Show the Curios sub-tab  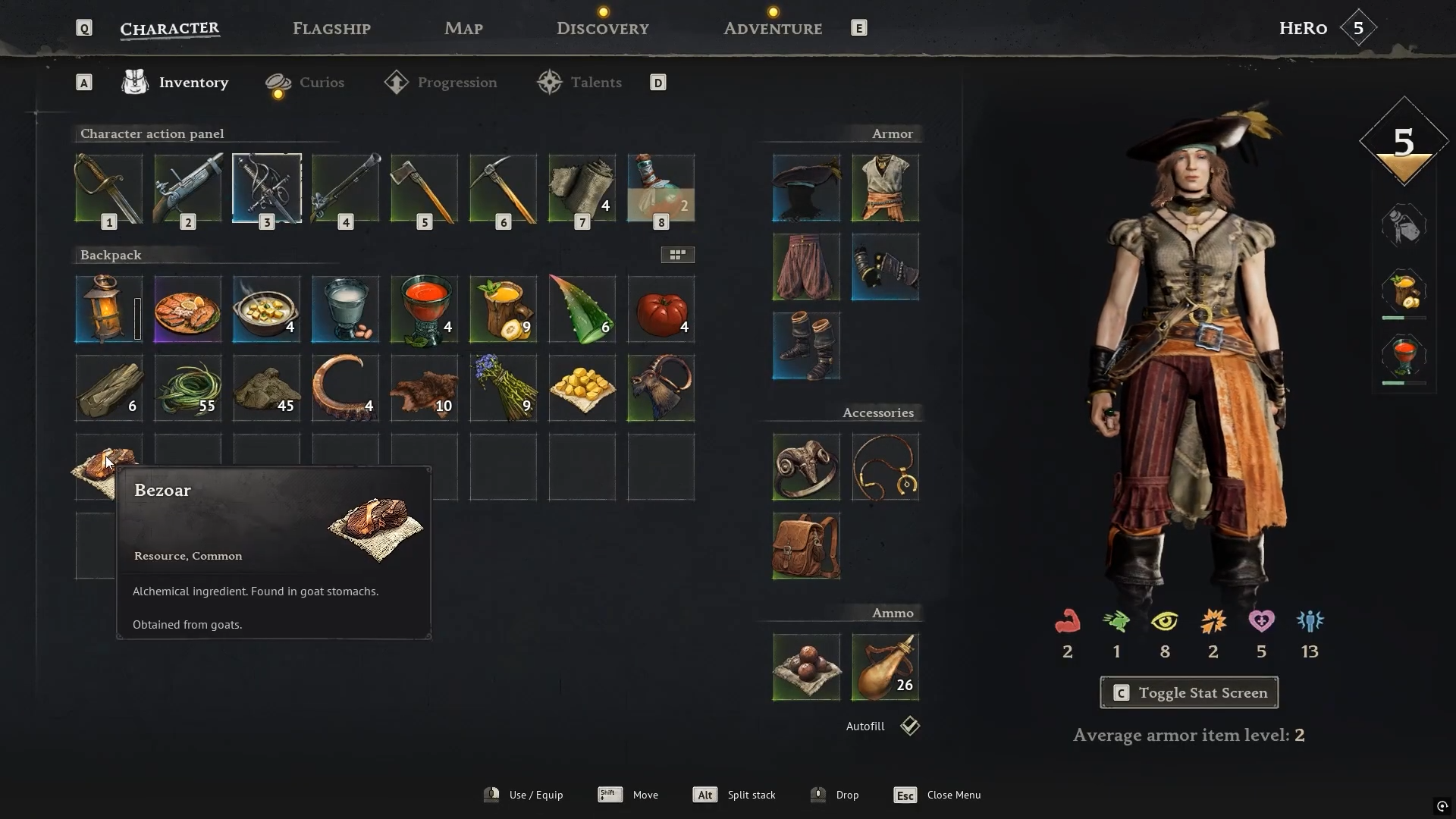321,83
